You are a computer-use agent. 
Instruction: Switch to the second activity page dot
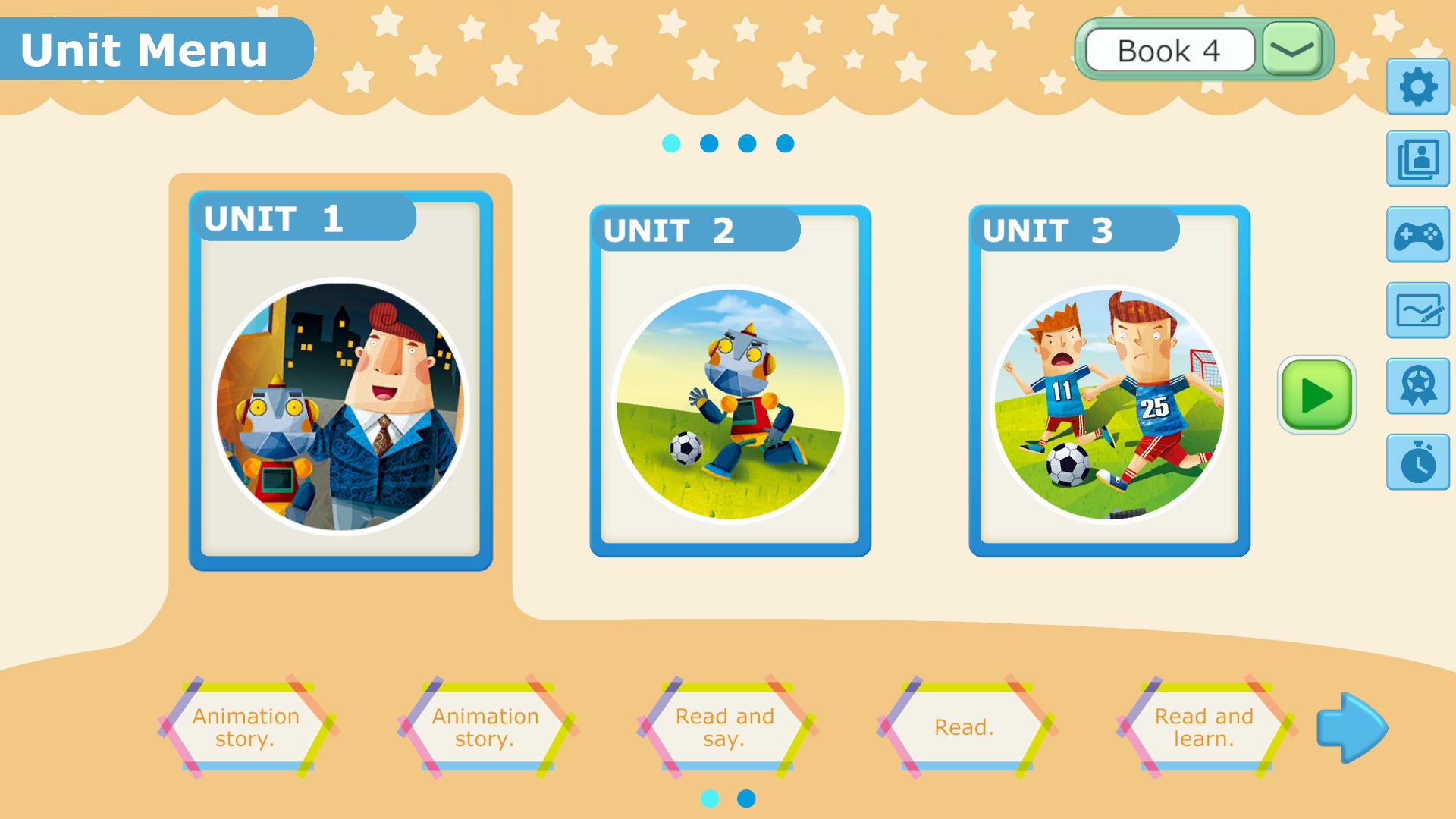(x=746, y=799)
